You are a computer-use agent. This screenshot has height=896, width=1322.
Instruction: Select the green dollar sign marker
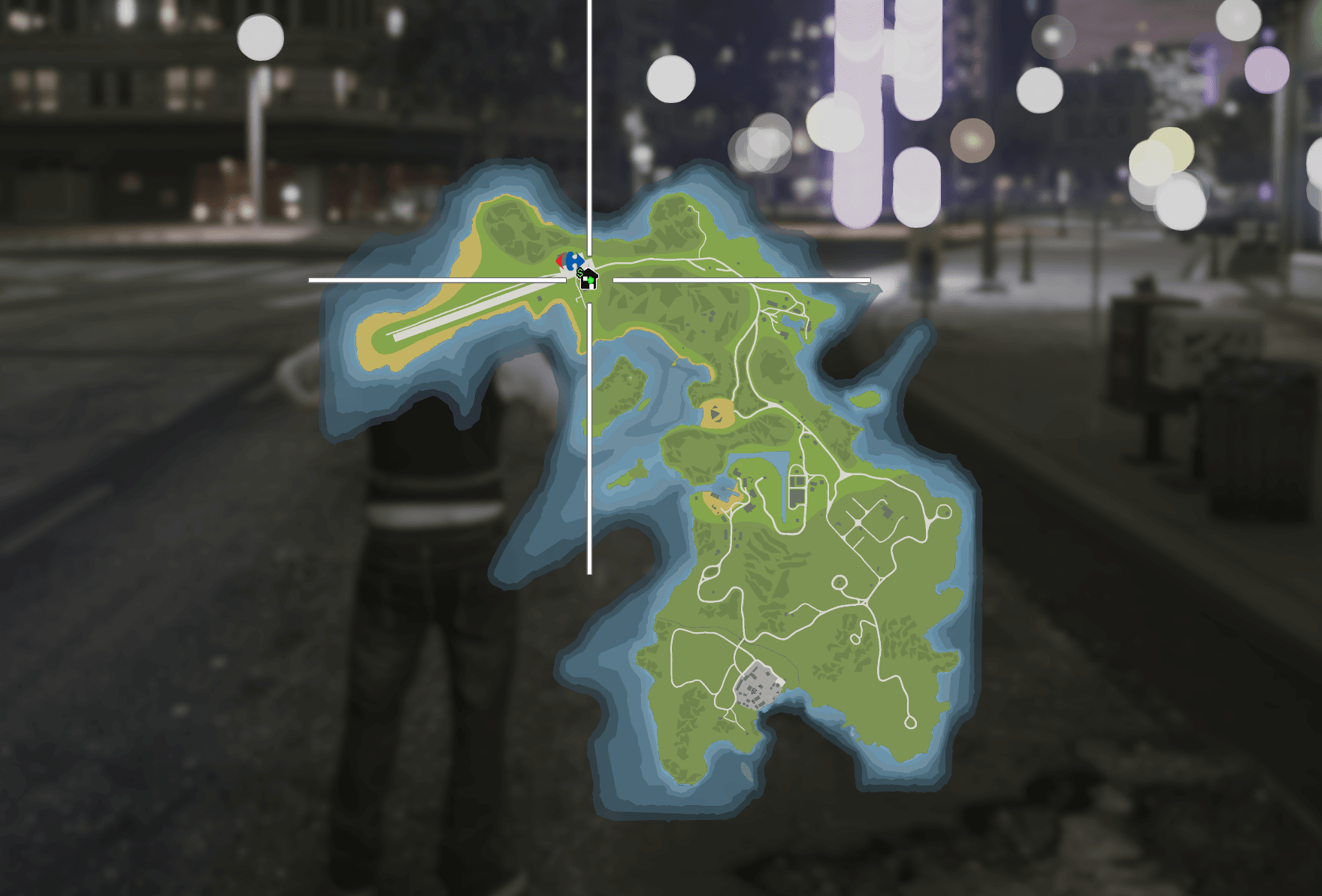tap(580, 272)
